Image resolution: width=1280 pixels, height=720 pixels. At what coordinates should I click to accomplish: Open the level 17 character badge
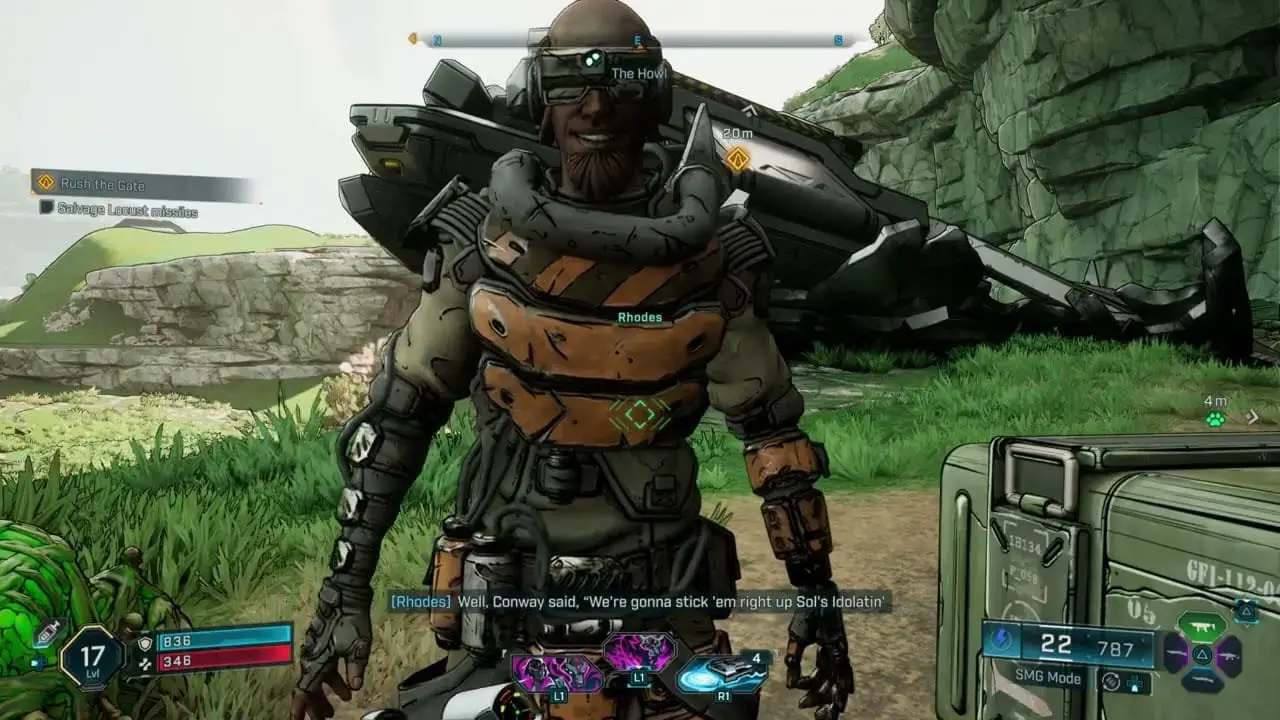coord(92,658)
